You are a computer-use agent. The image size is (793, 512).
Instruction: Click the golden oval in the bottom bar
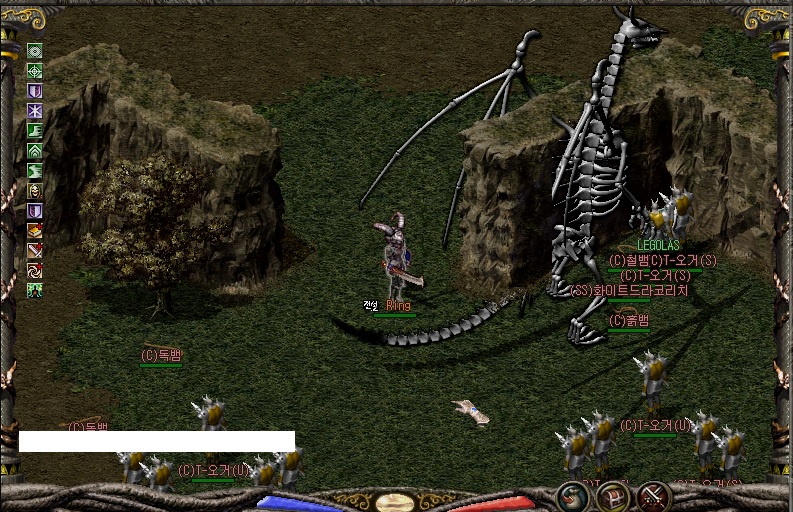394,501
